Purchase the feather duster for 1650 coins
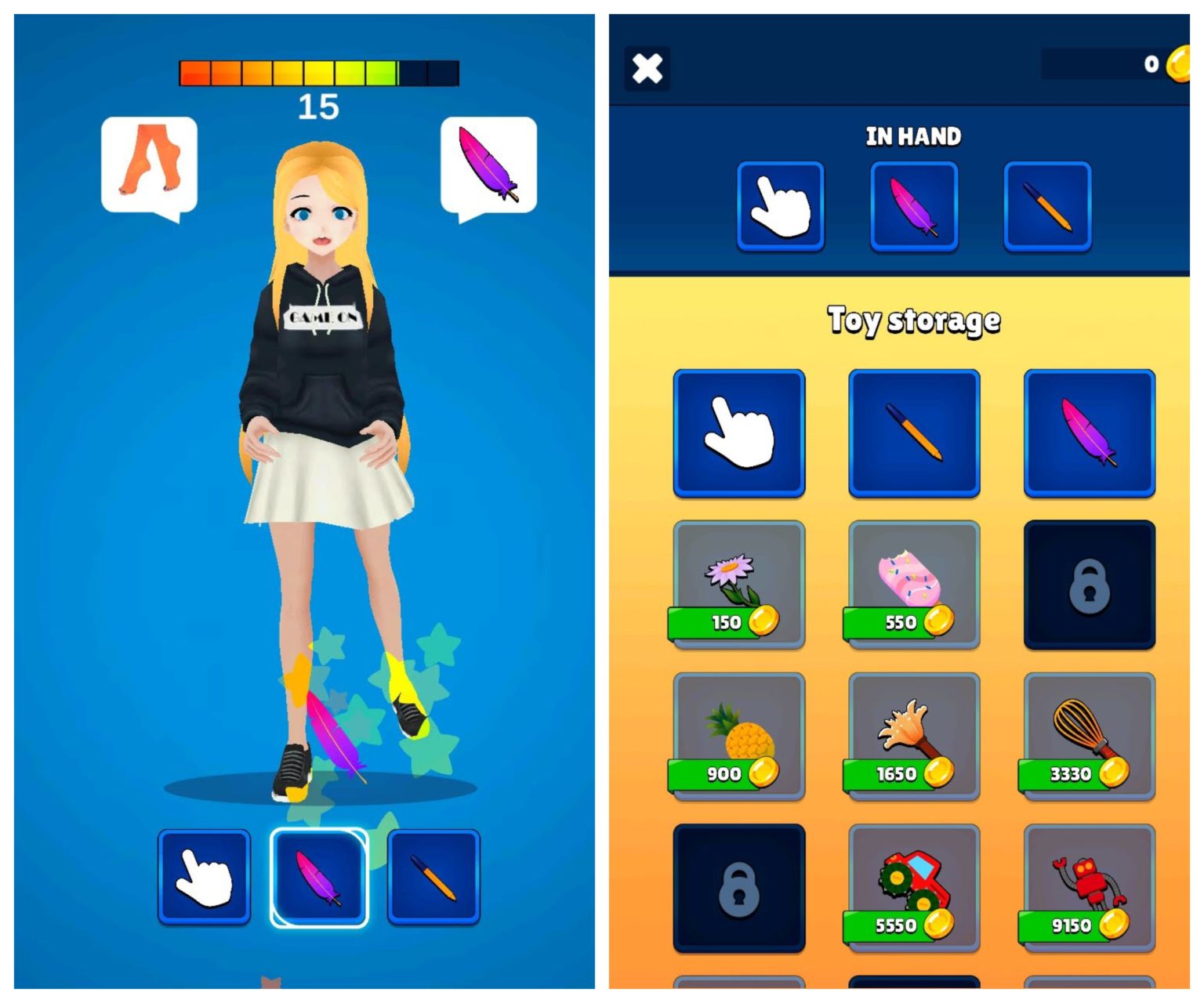Viewport: 1204px width, 1003px height. (x=914, y=736)
